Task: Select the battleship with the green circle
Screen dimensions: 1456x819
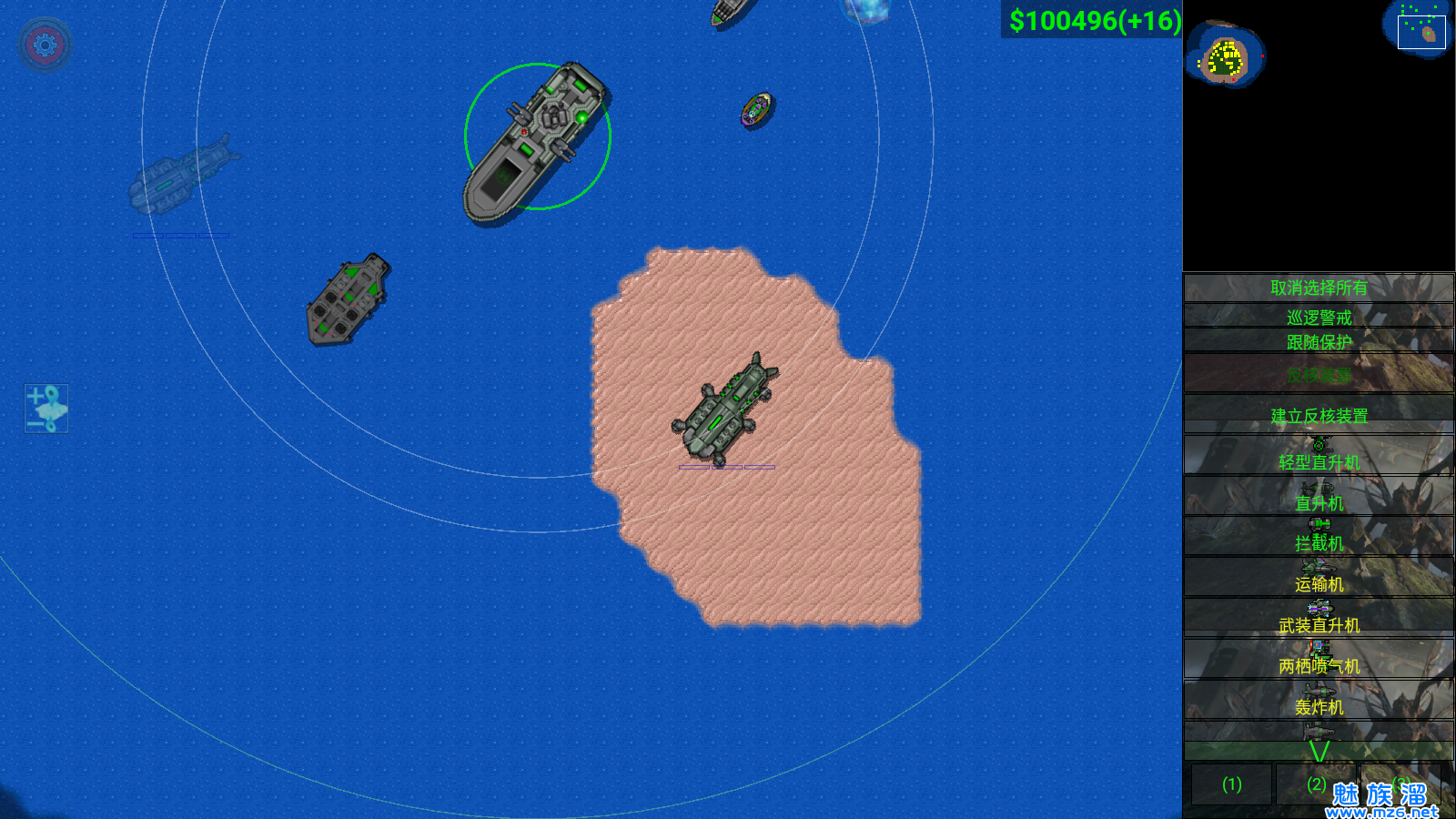Action: [536, 138]
